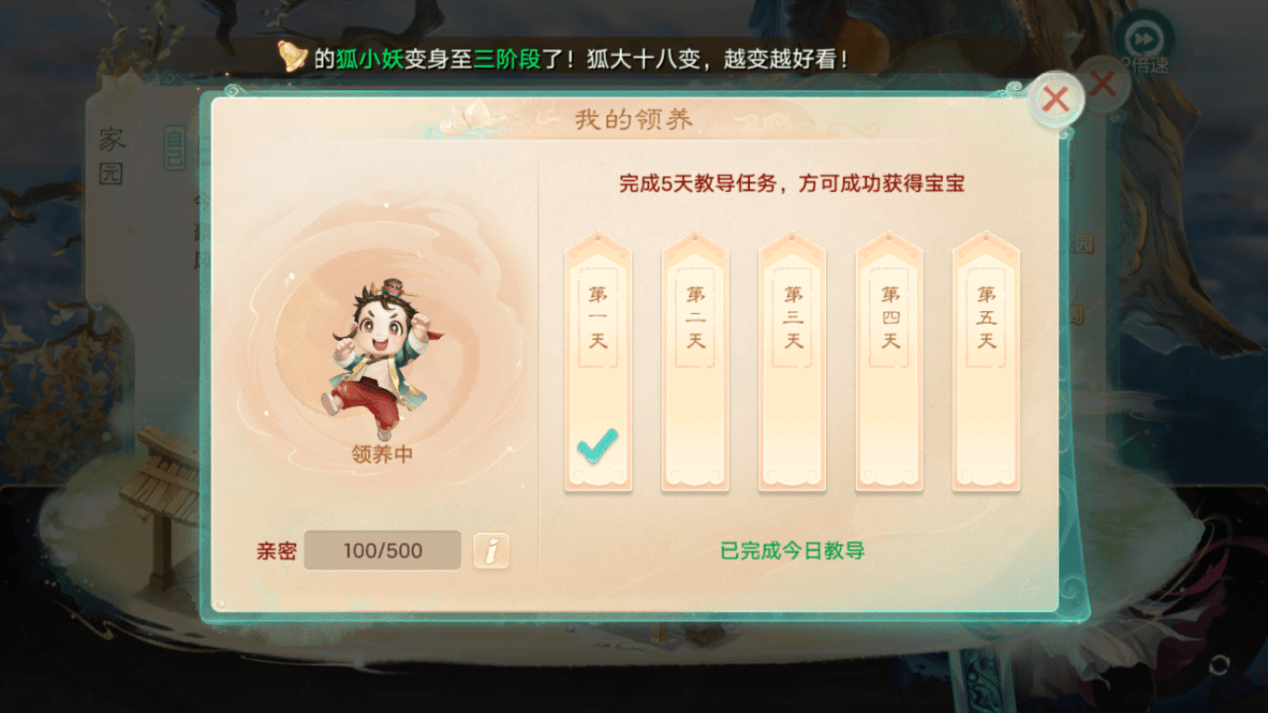Screen dimensions: 1268x713
Task: Choose the 第三天 day card
Action: [x=792, y=364]
